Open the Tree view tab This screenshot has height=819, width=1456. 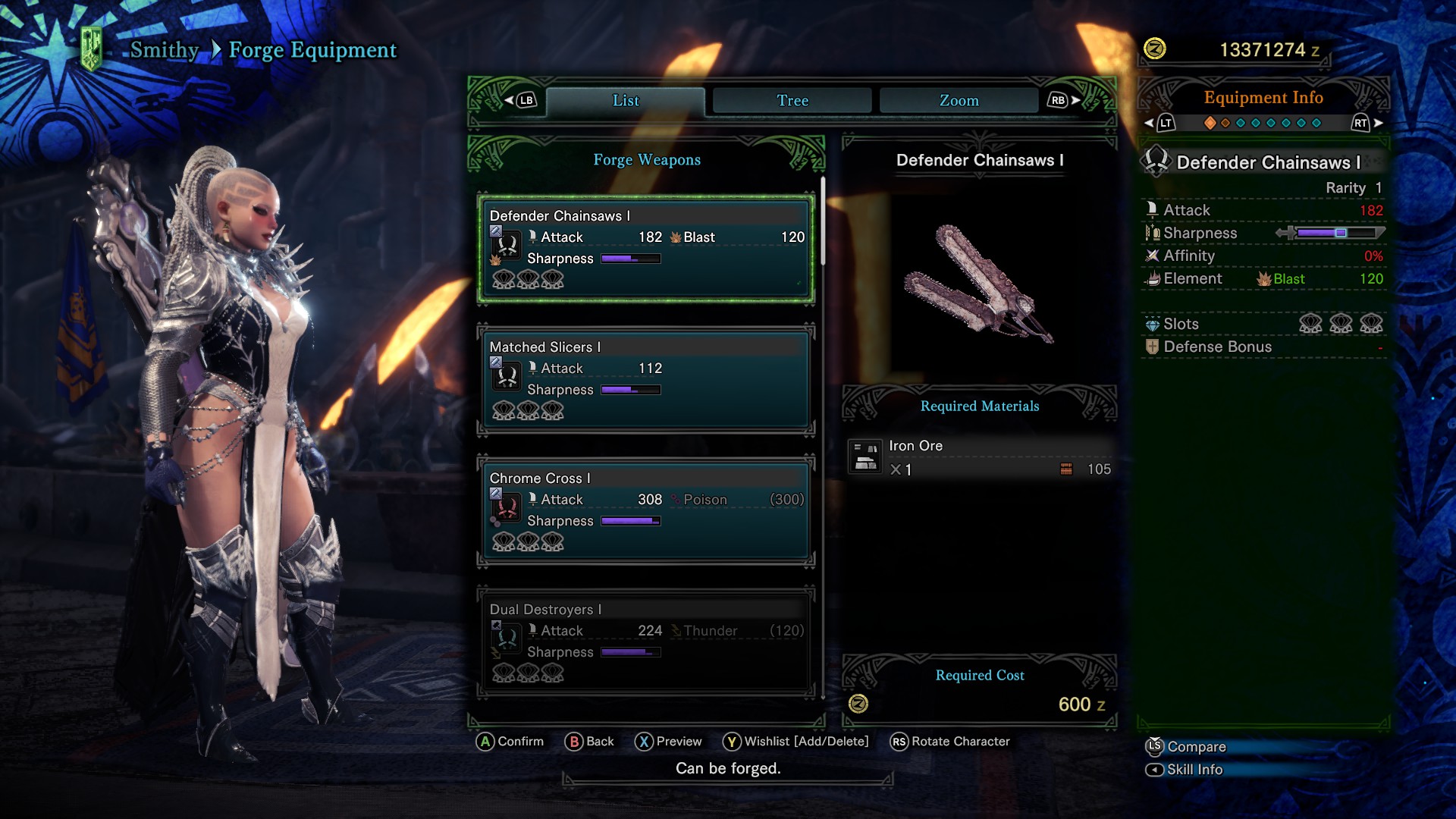pyautogui.click(x=792, y=101)
